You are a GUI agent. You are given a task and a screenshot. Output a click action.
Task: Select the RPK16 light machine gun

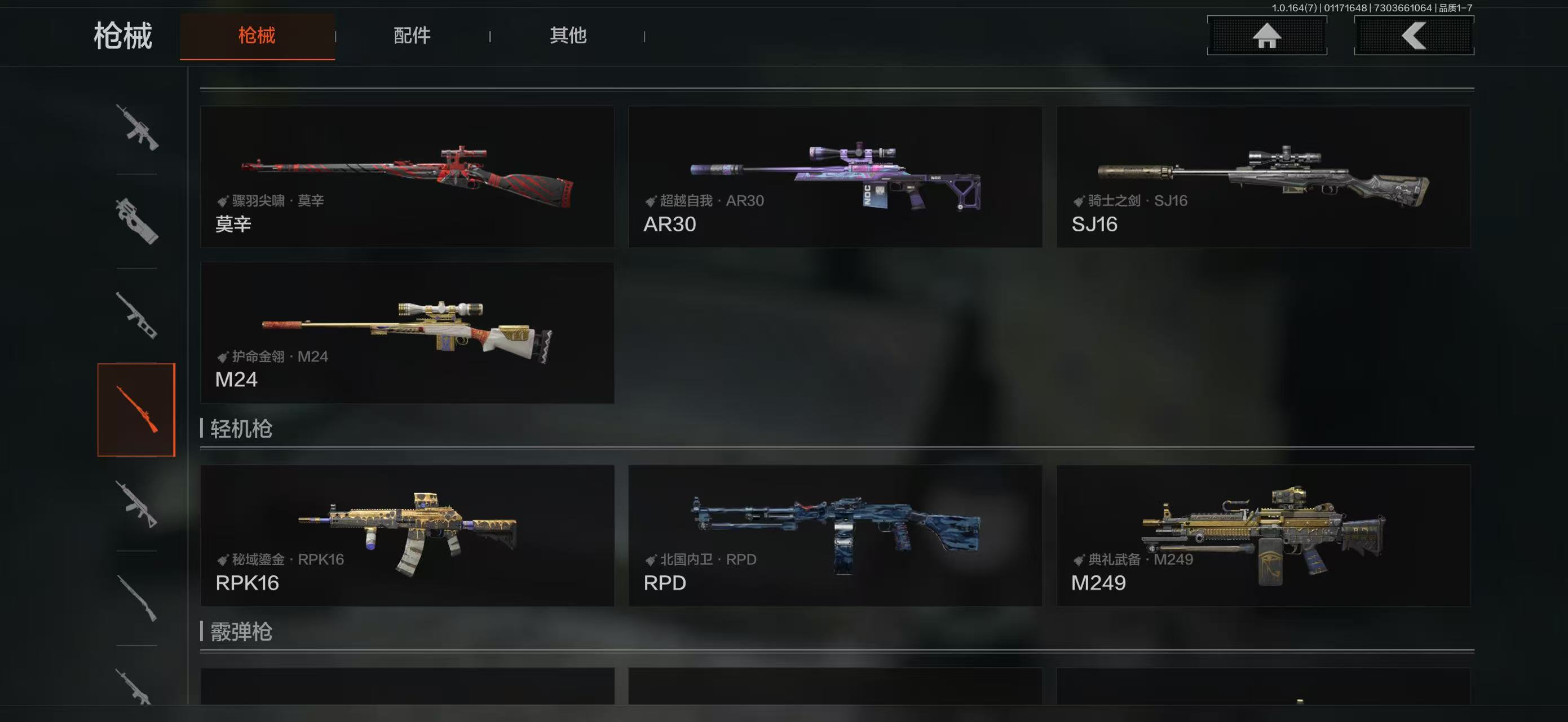click(x=407, y=535)
